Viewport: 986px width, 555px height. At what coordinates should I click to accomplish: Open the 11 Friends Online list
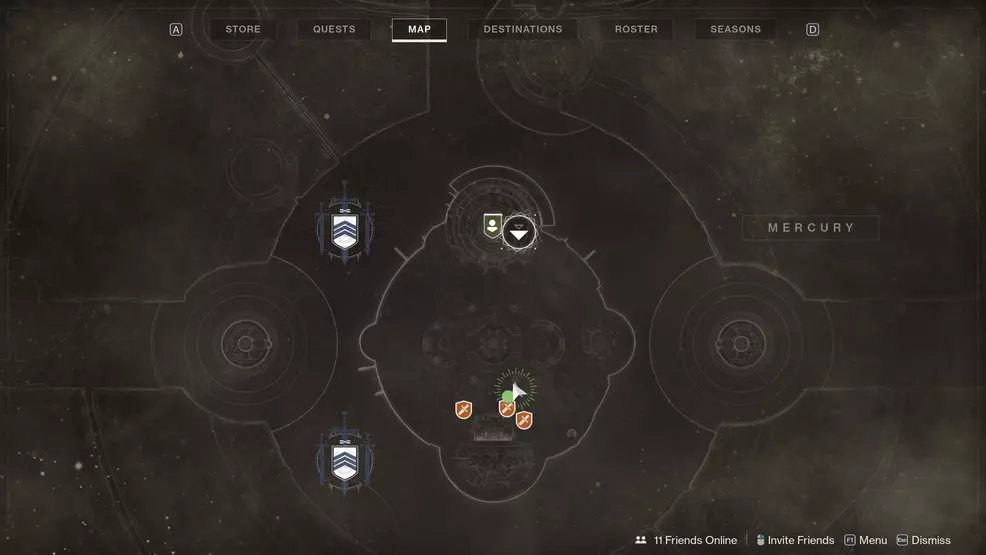tap(686, 540)
